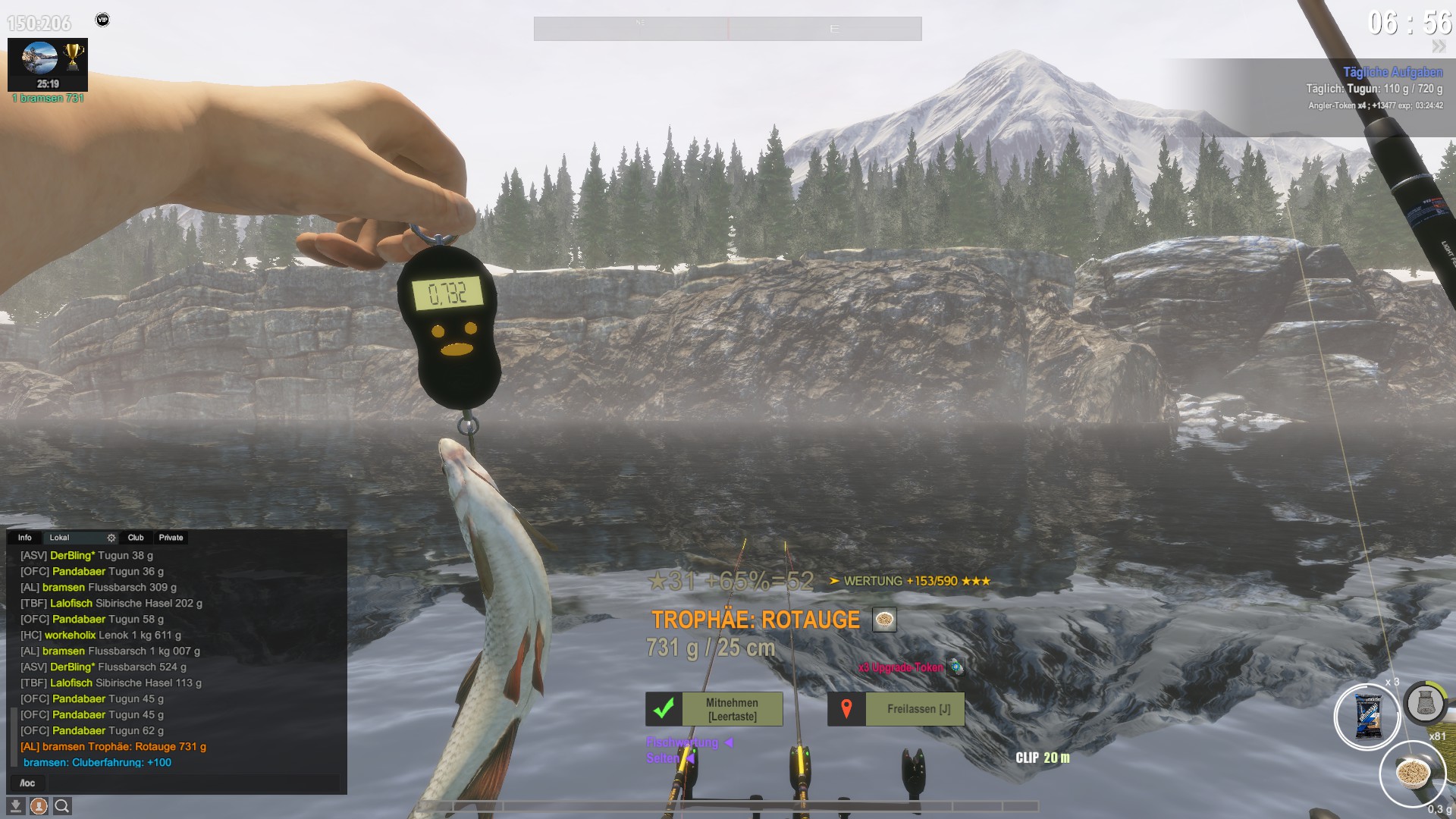Click the bait icon beside Trophäe: Rotauge
Image resolution: width=1456 pixels, height=819 pixels.
(x=884, y=620)
